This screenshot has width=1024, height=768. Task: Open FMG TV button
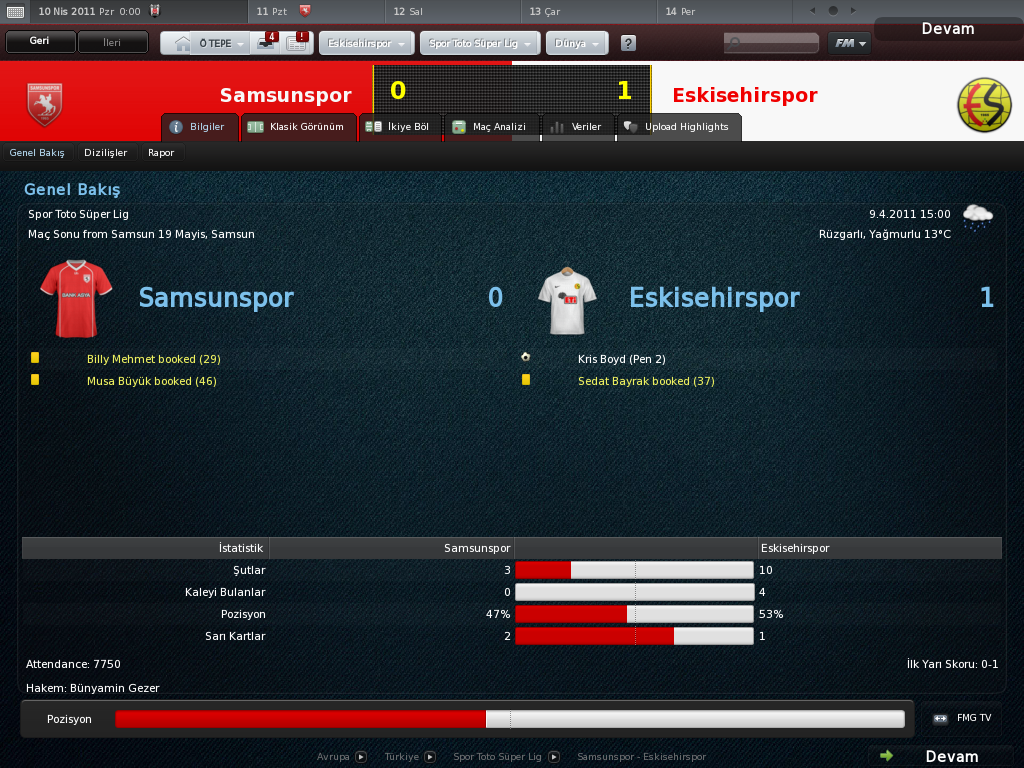tap(964, 718)
